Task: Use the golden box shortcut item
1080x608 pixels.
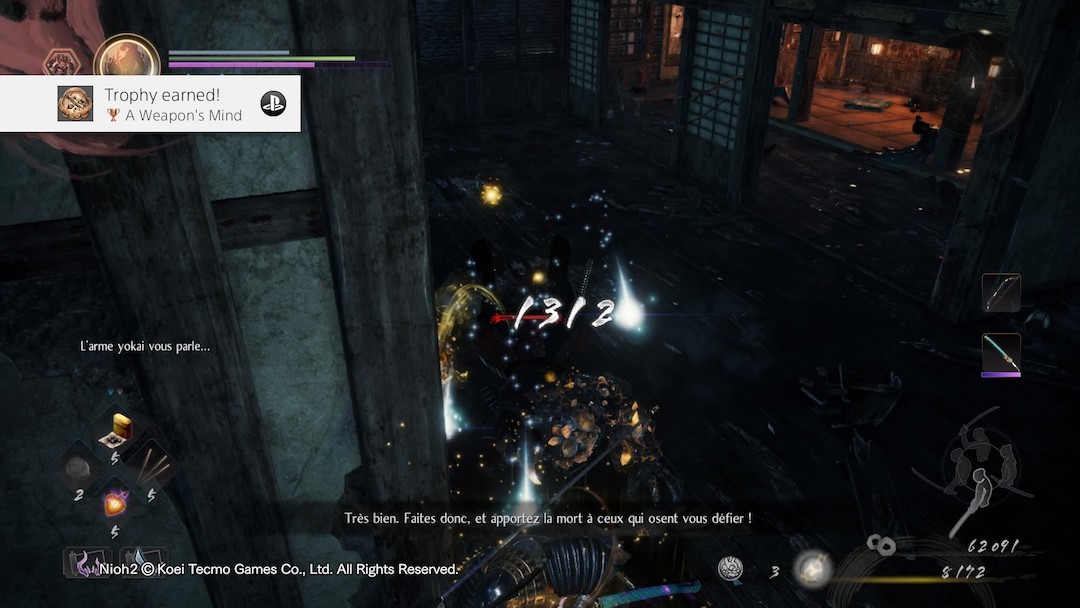Action: point(119,430)
